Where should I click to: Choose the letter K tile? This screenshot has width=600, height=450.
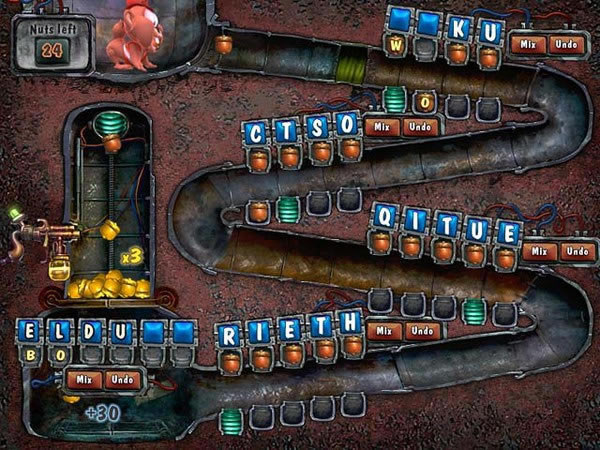click(459, 29)
